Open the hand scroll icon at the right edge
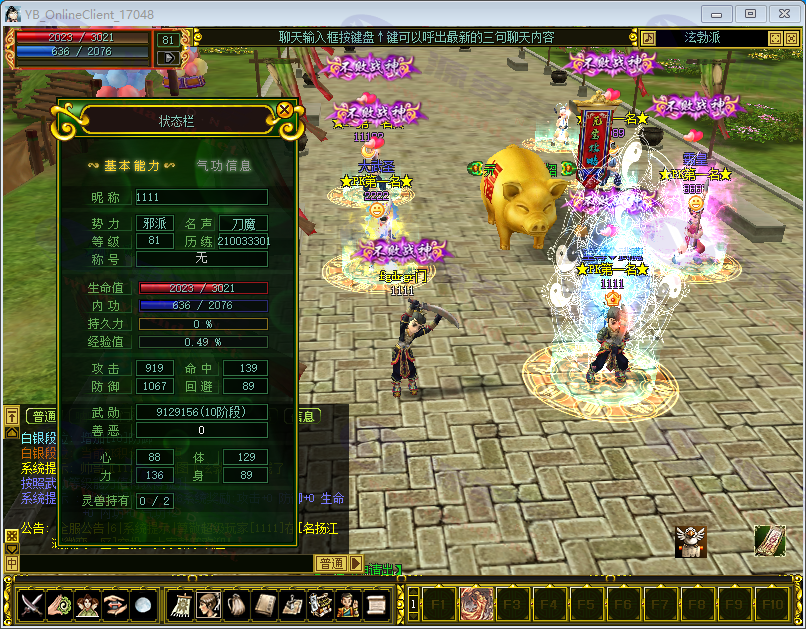Image resolution: width=806 pixels, height=629 pixels. pyautogui.click(x=769, y=541)
